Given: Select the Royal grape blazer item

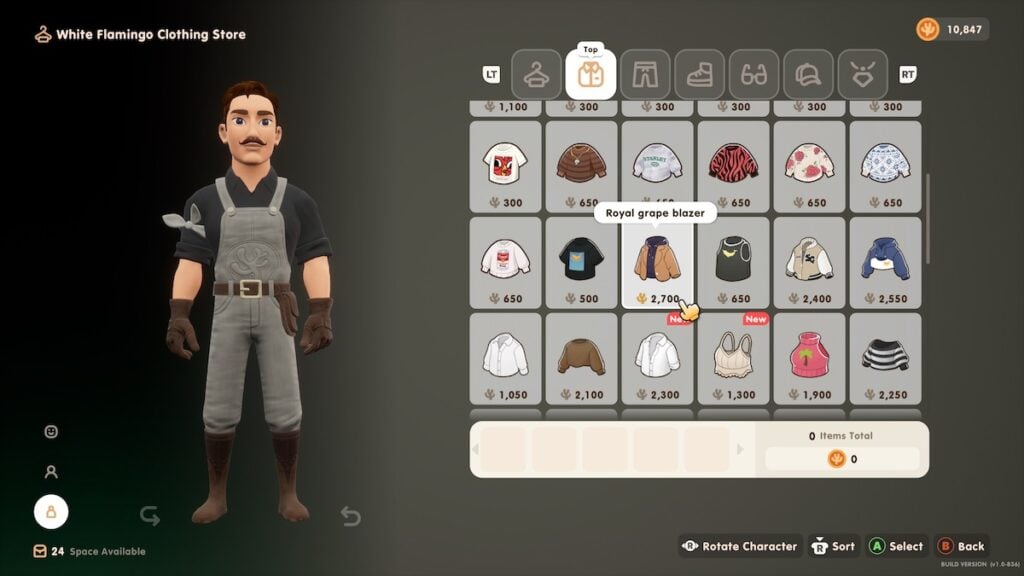Looking at the screenshot, I should [657, 262].
